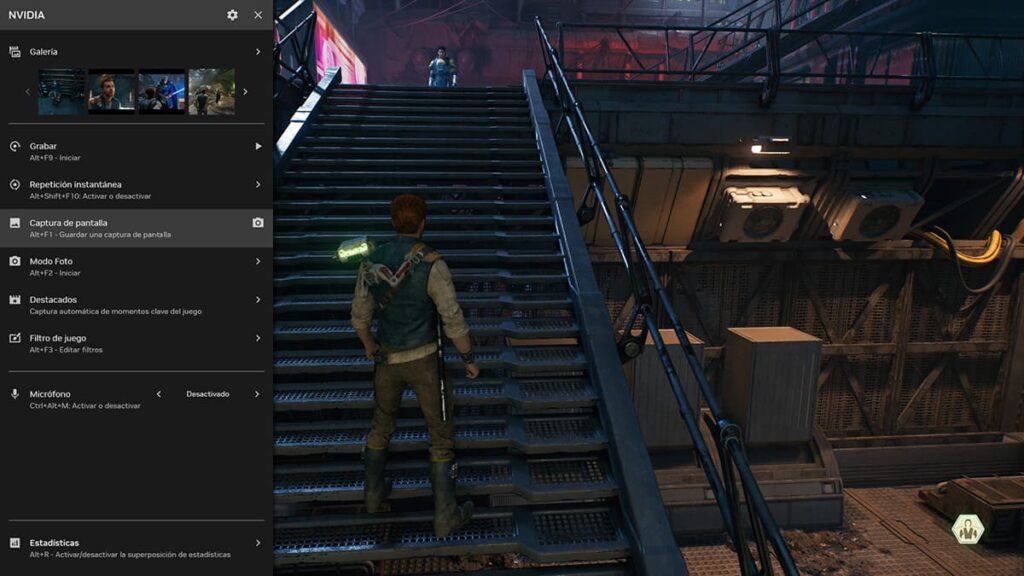Open the gallery thumbnail showing a face close-up

(111, 92)
